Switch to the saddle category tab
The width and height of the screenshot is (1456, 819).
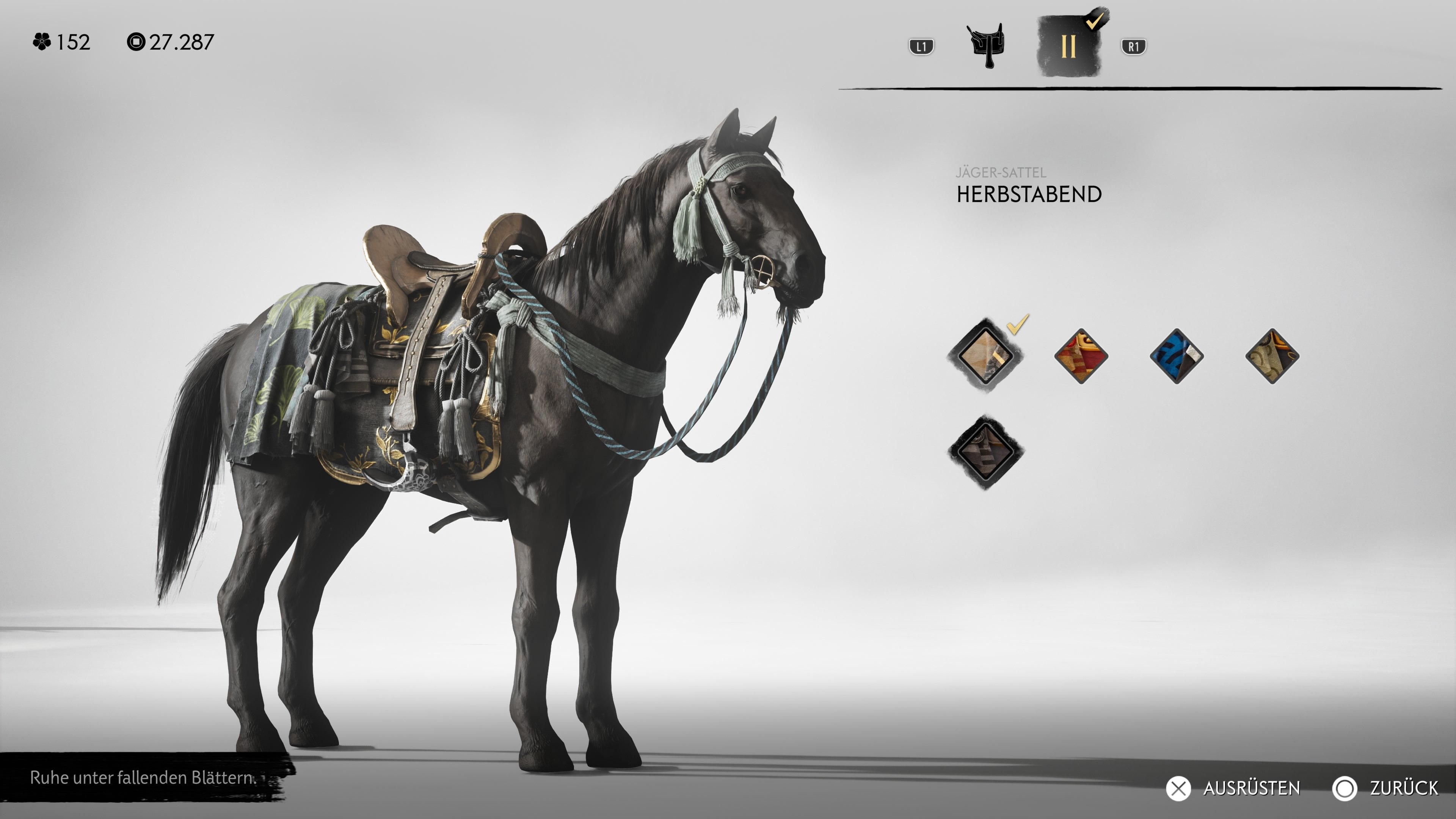(986, 45)
